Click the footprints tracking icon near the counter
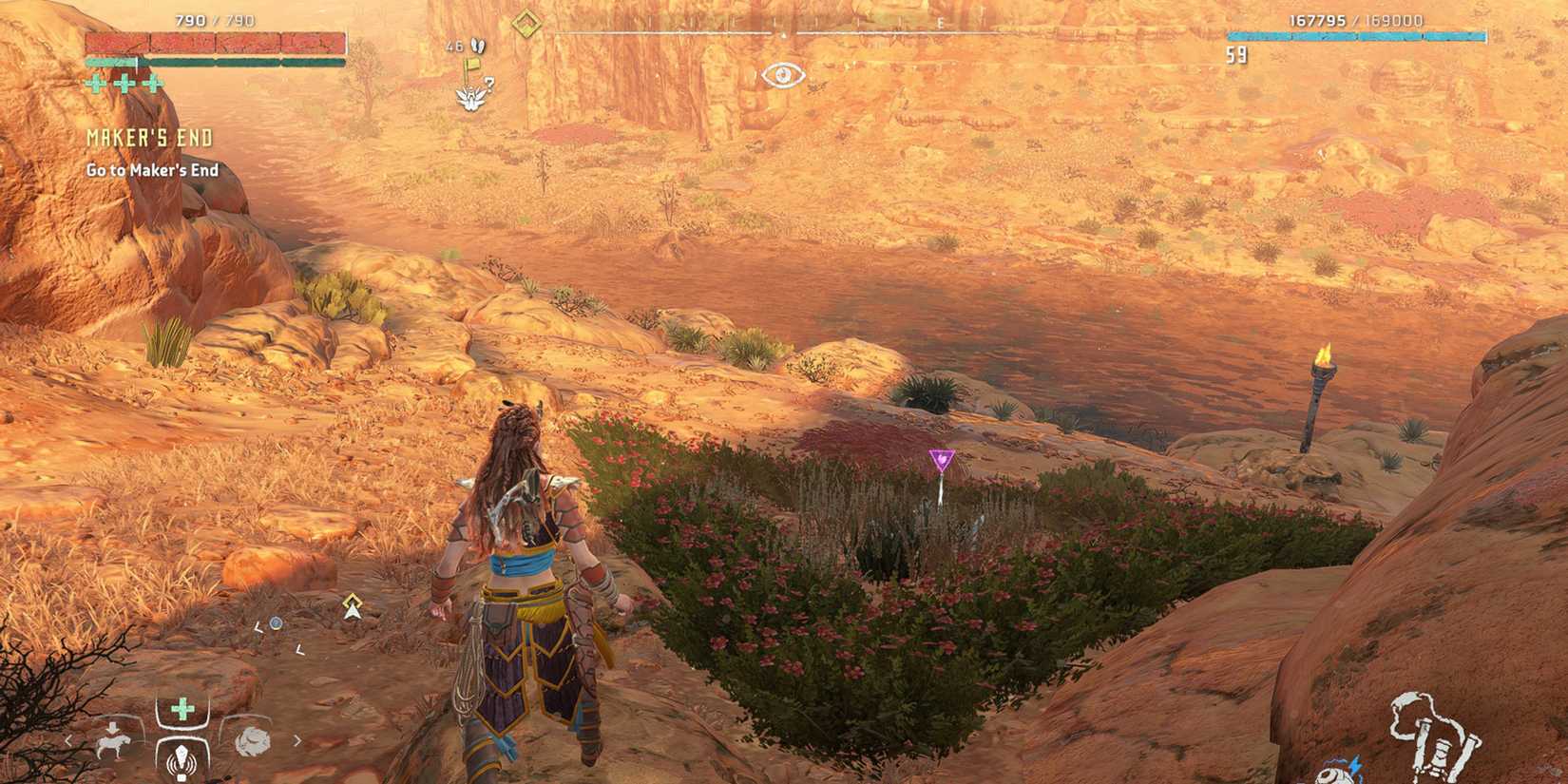 tap(478, 46)
